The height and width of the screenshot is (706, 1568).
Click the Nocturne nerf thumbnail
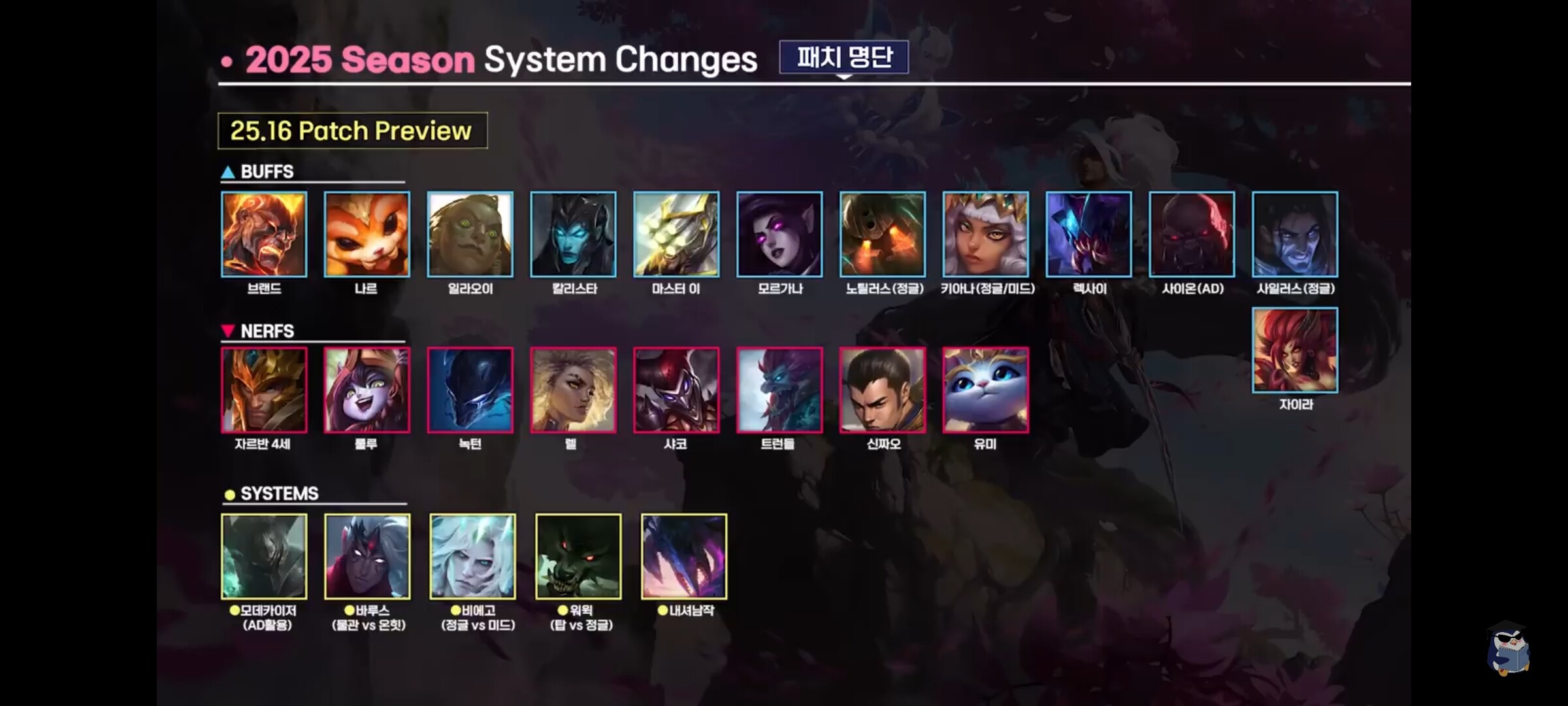pyautogui.click(x=470, y=390)
